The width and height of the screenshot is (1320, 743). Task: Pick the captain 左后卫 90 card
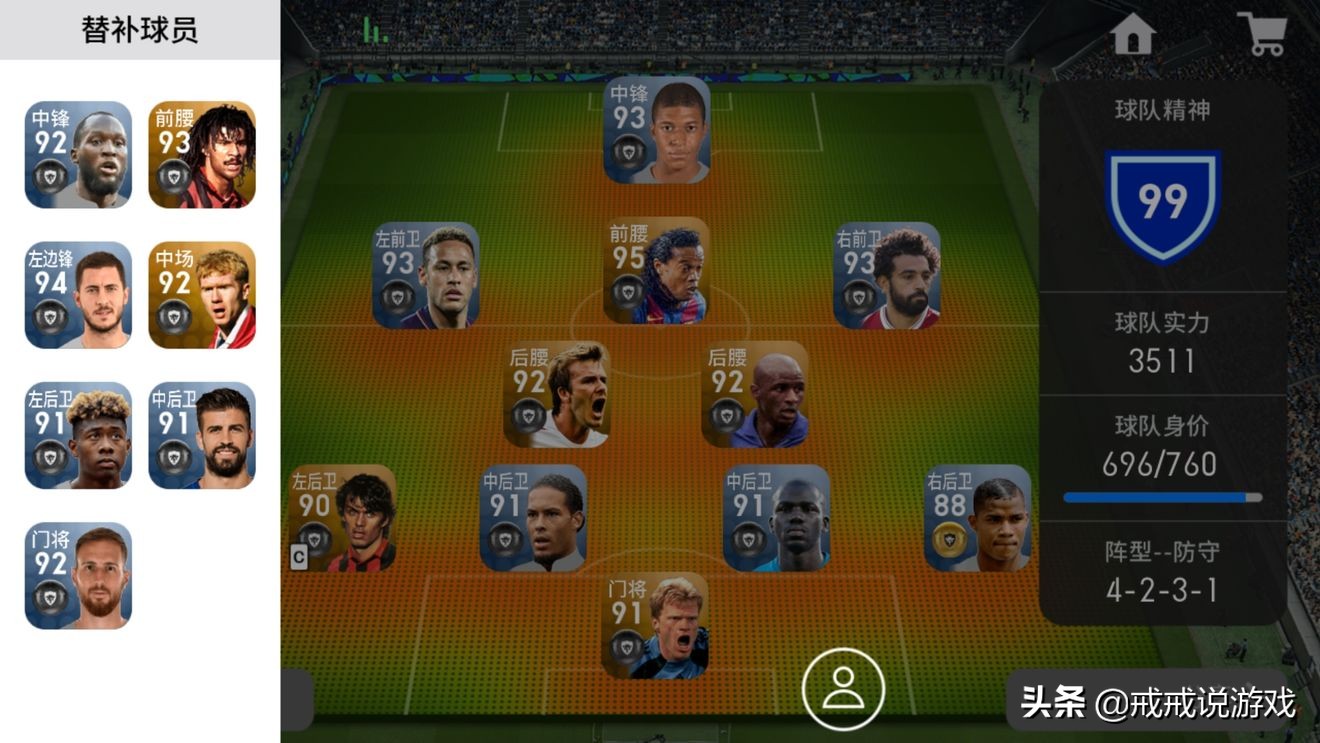tap(342, 518)
